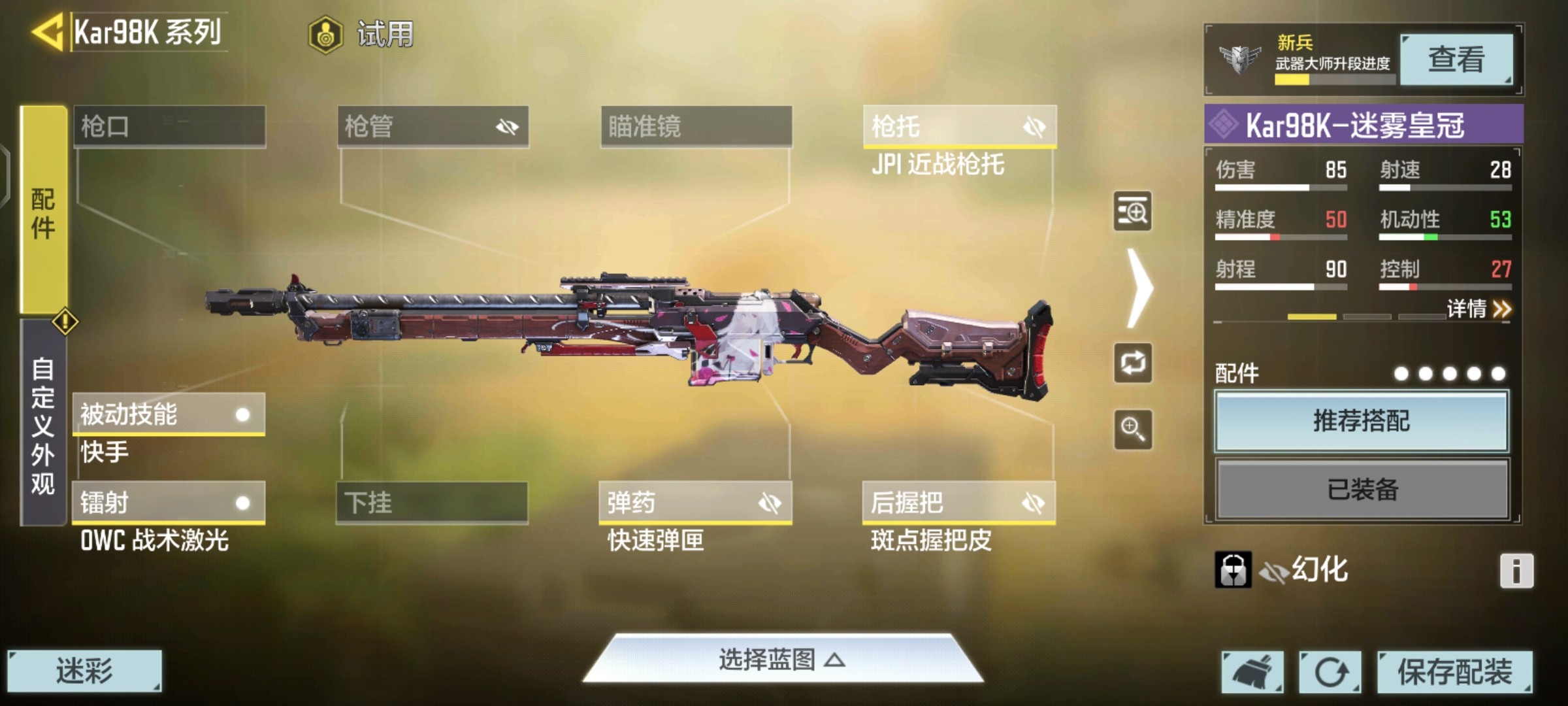Open the 试用 trial mode
Viewport: 1568px width, 706px height.
tap(361, 34)
